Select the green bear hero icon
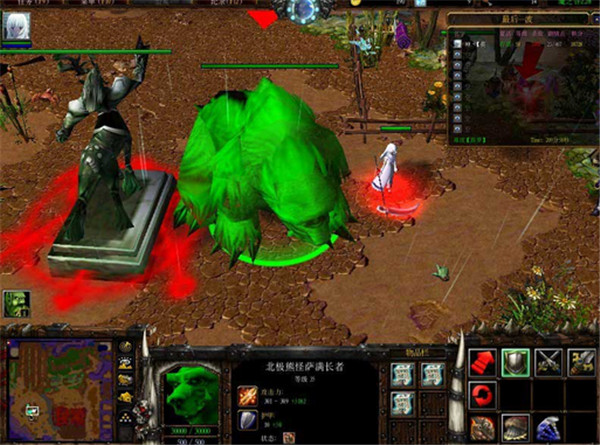The image size is (600, 445). click(16, 304)
